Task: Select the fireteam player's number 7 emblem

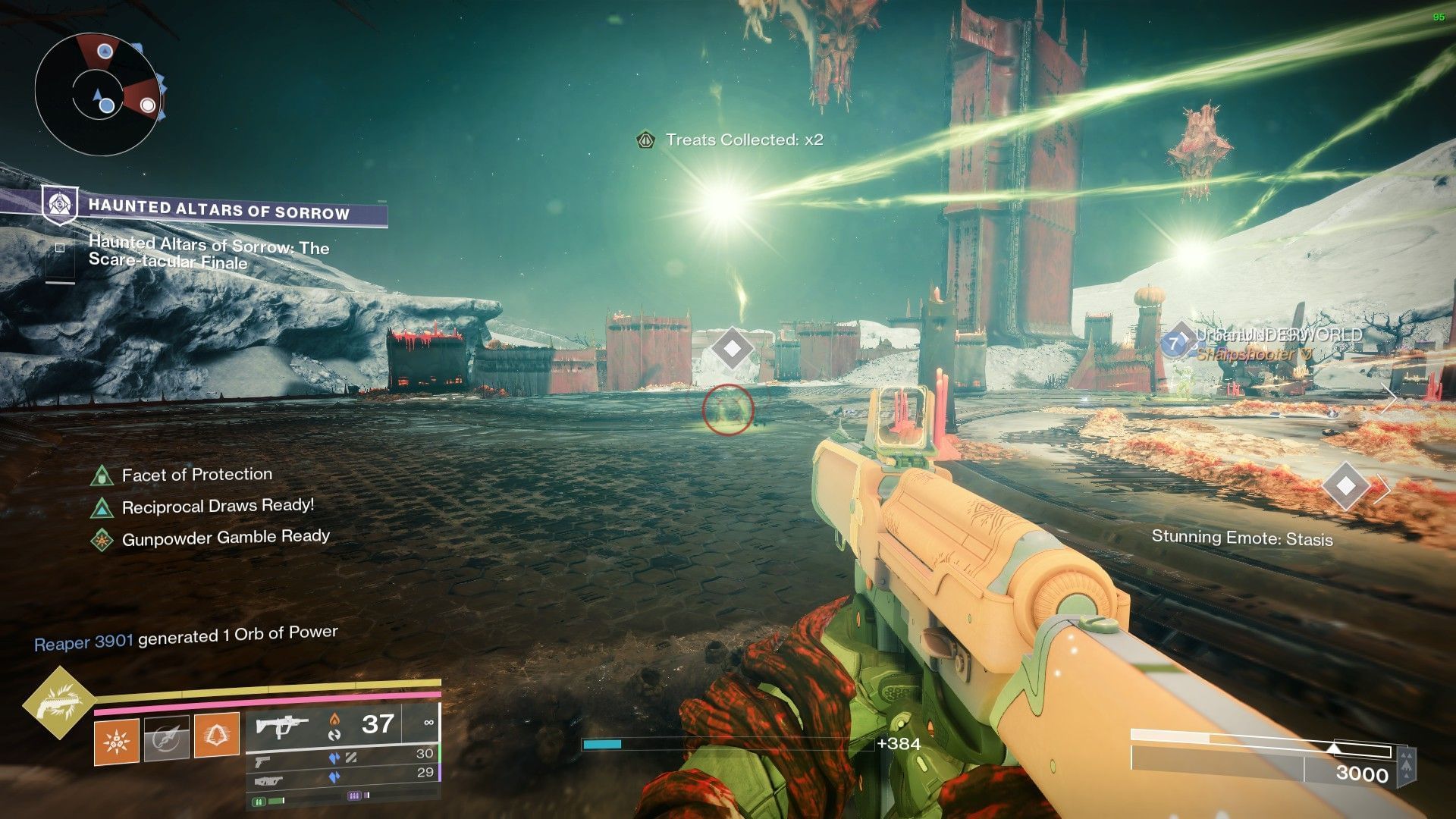Action: [x=1175, y=344]
